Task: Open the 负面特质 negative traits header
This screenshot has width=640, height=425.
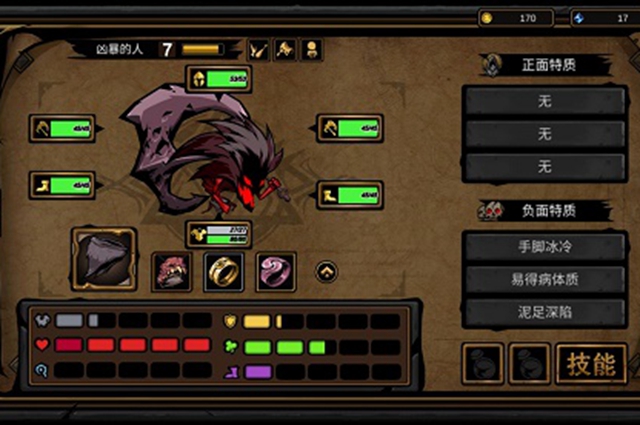Action: (545, 210)
